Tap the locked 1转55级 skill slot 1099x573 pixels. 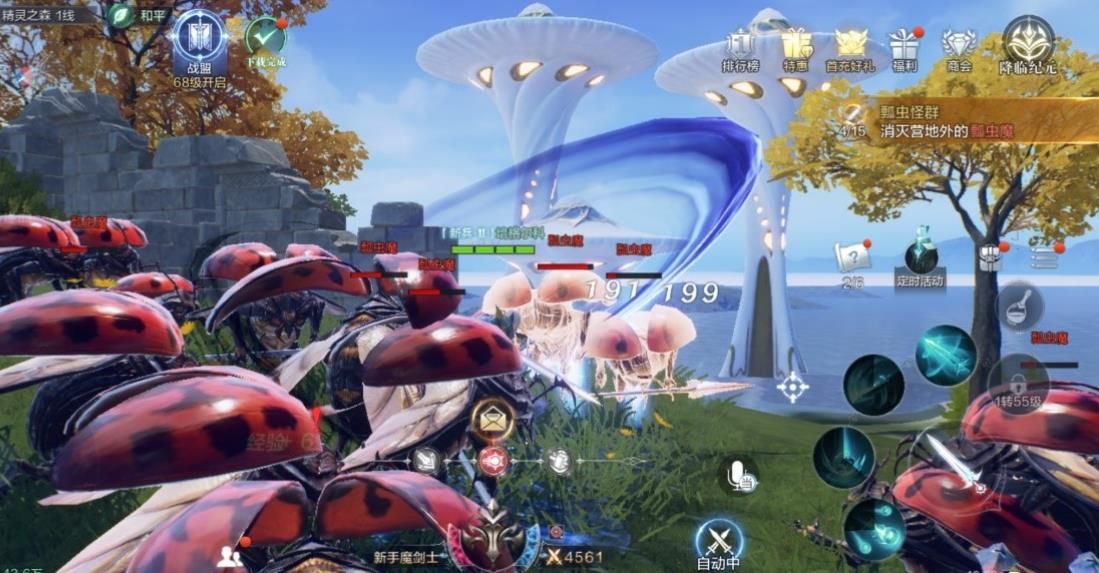[1018, 382]
